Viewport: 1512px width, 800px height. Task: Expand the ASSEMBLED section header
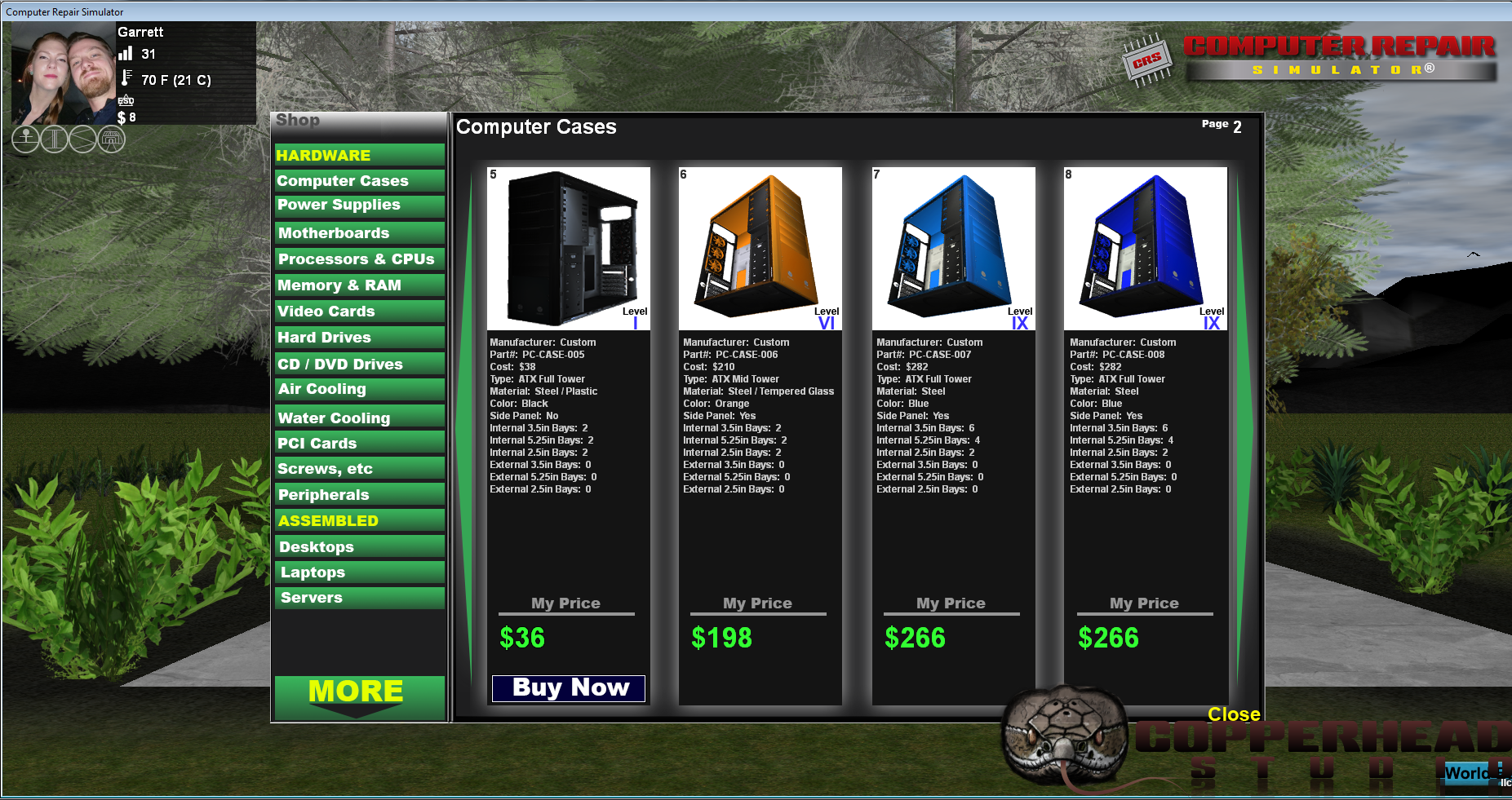[x=359, y=519]
